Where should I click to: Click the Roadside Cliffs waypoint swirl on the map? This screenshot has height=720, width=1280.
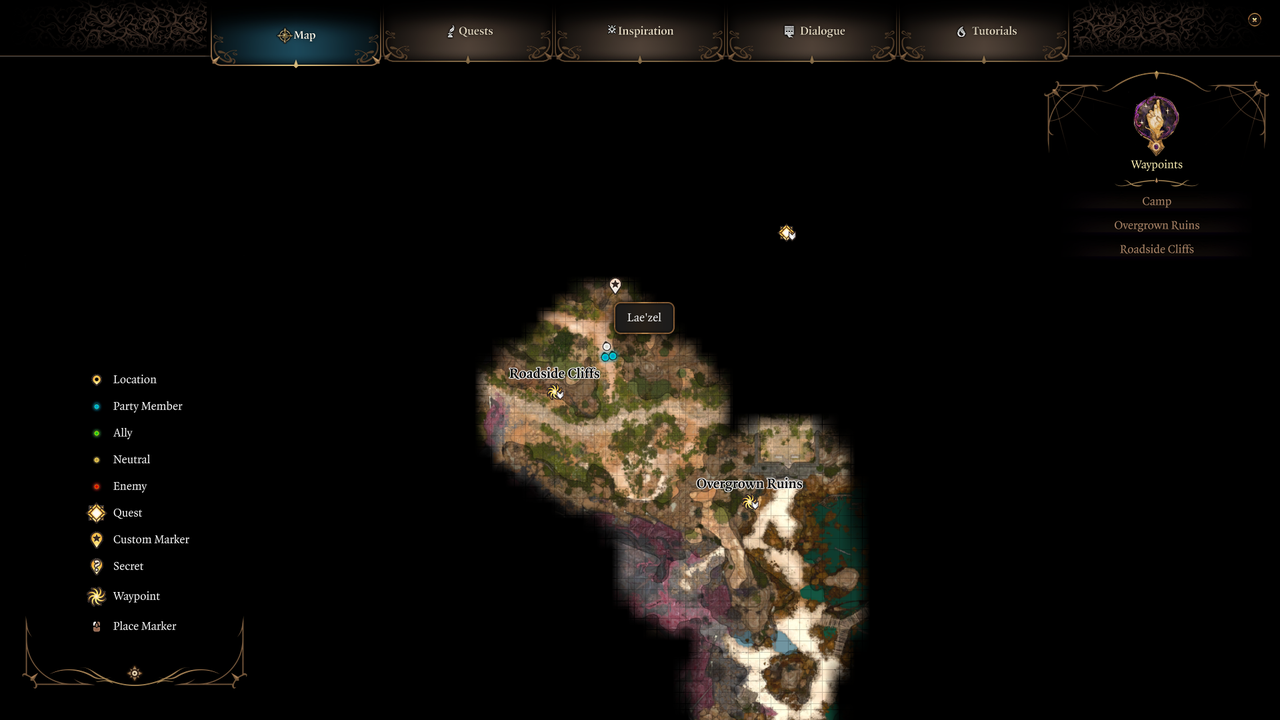coord(556,392)
